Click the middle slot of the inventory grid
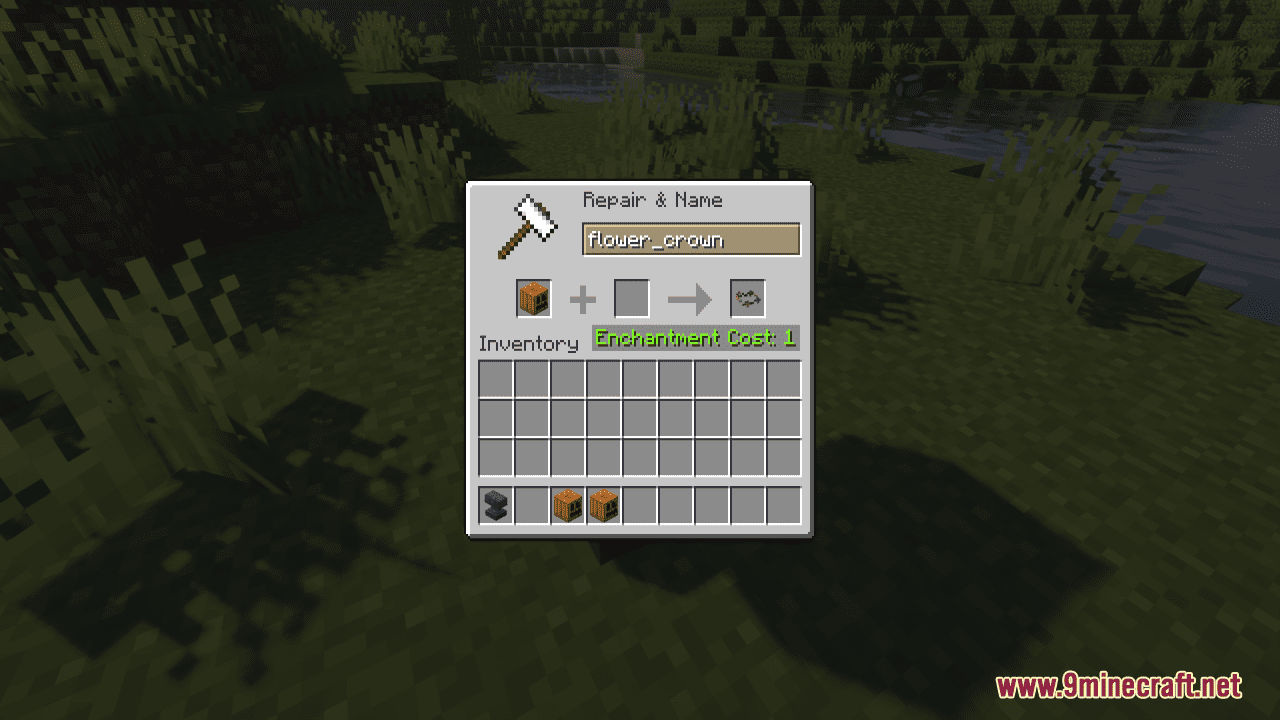This screenshot has height=720, width=1280. point(639,417)
